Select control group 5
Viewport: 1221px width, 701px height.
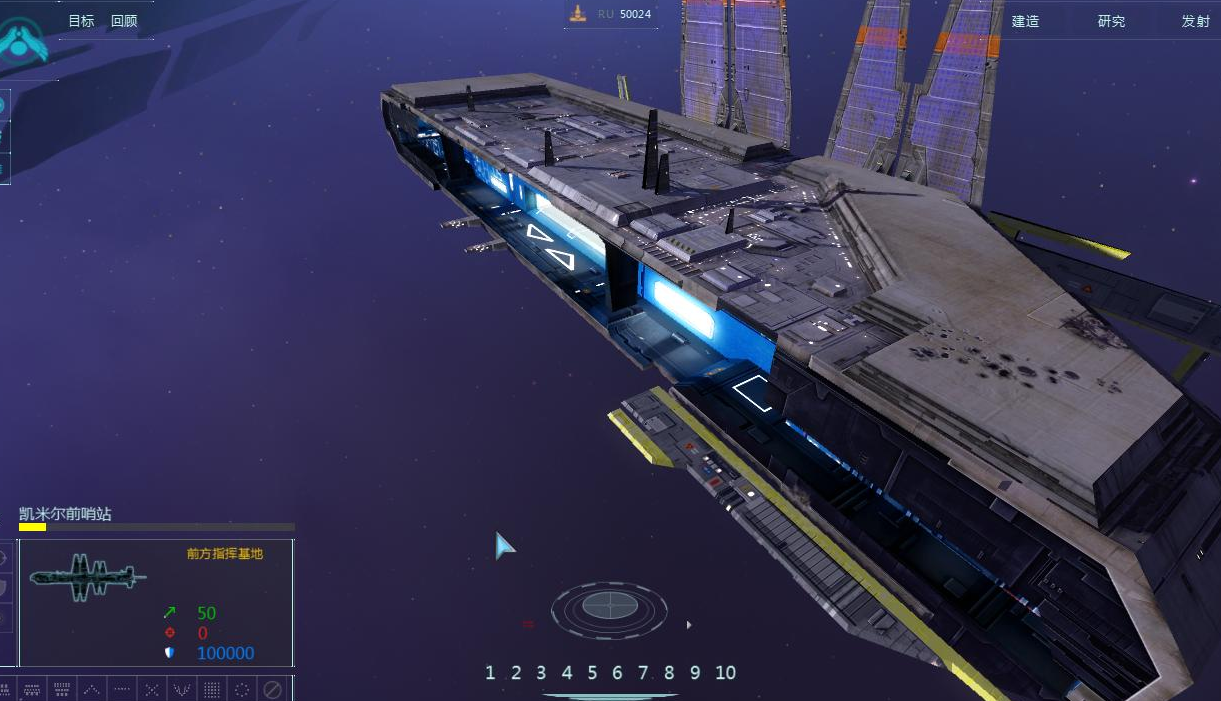(592, 673)
